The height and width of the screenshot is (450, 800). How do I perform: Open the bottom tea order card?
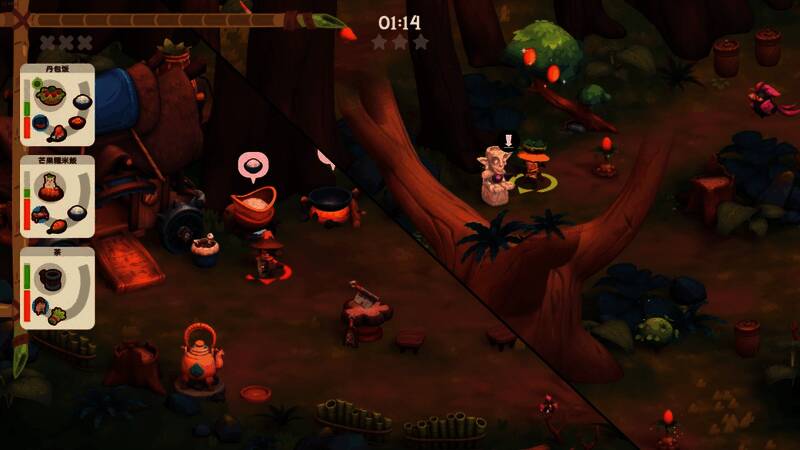click(x=57, y=288)
